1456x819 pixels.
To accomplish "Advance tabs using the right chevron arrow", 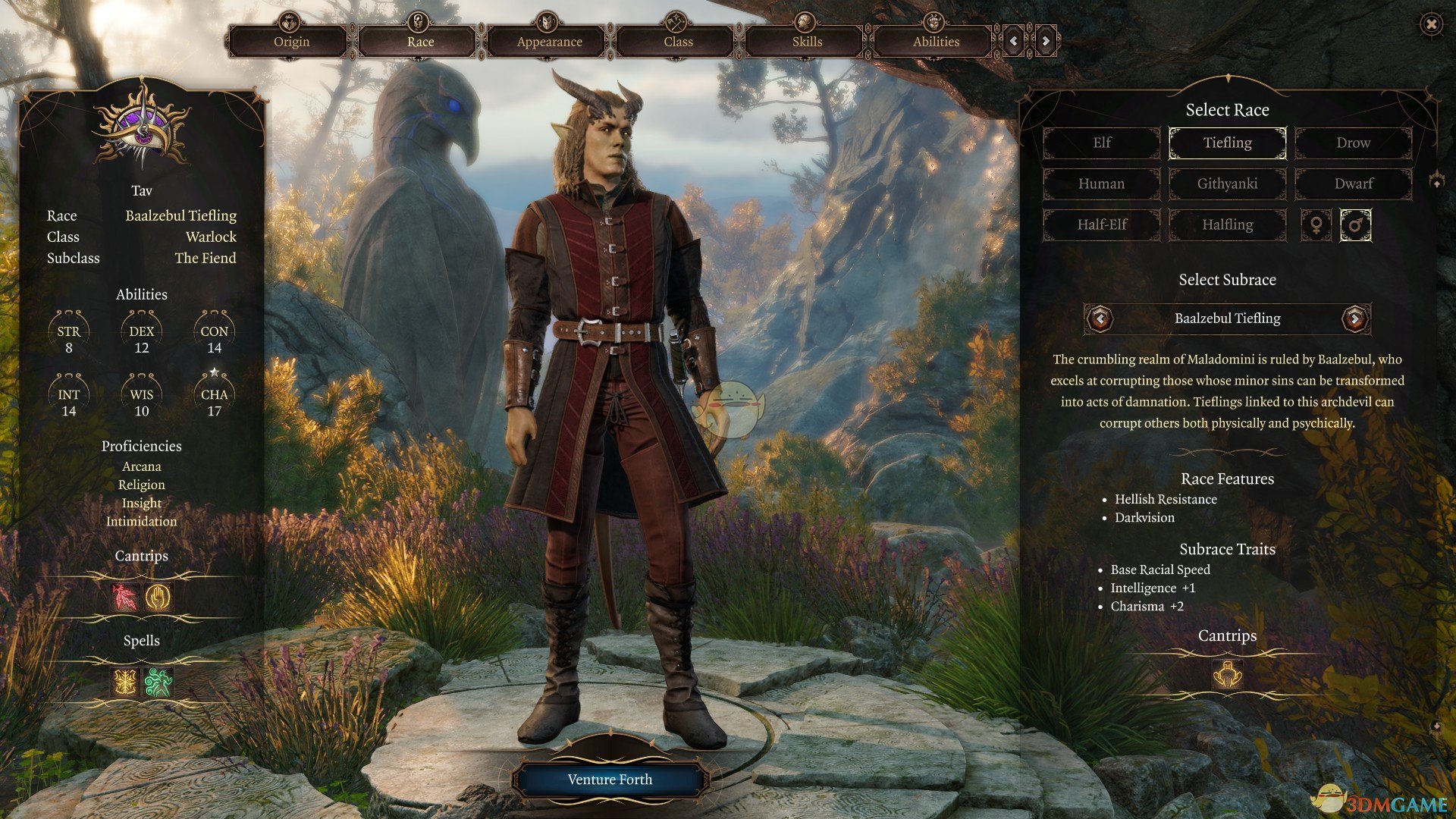I will 1046,41.
